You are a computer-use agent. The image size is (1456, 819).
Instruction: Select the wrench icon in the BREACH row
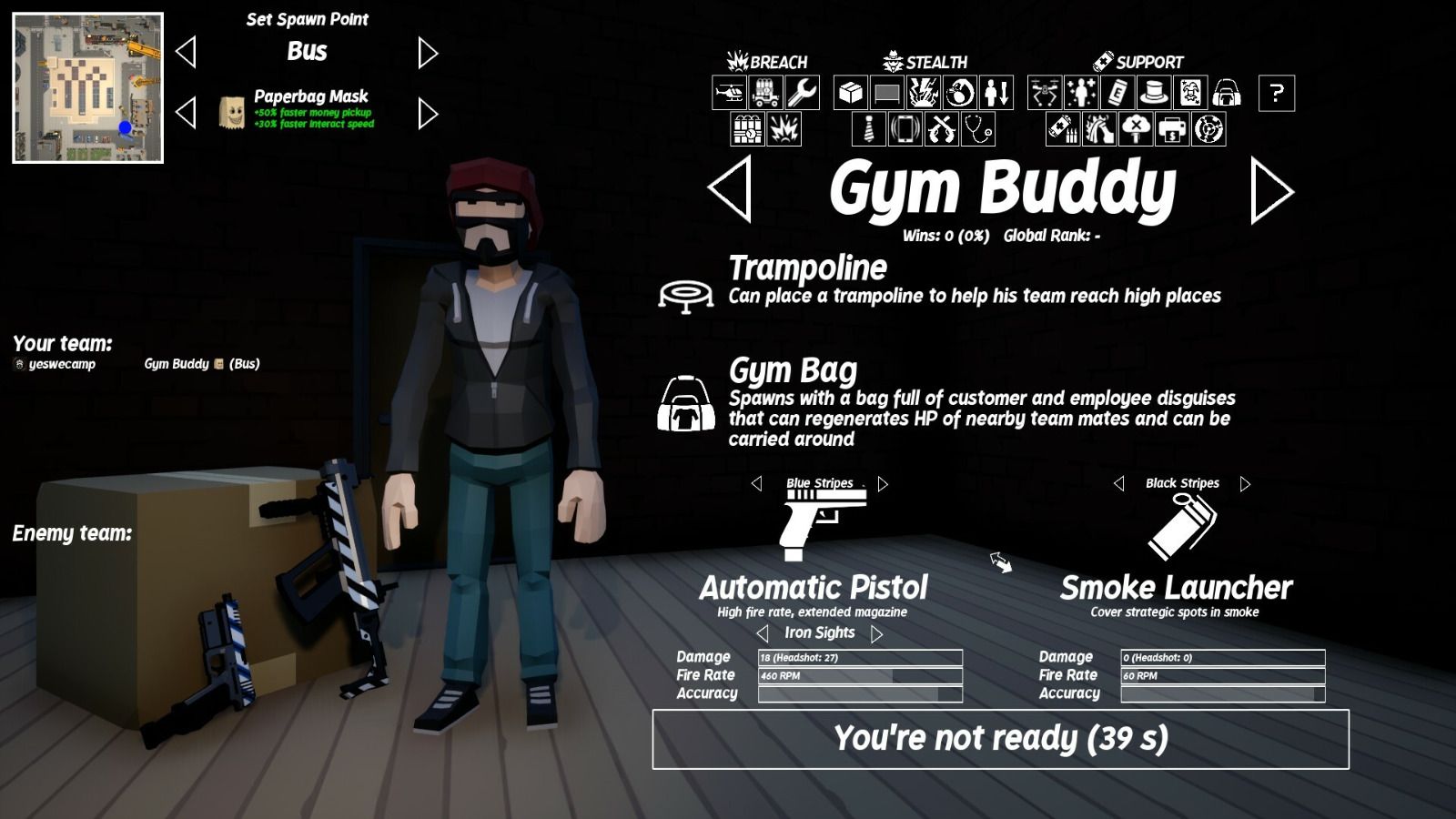click(x=804, y=94)
